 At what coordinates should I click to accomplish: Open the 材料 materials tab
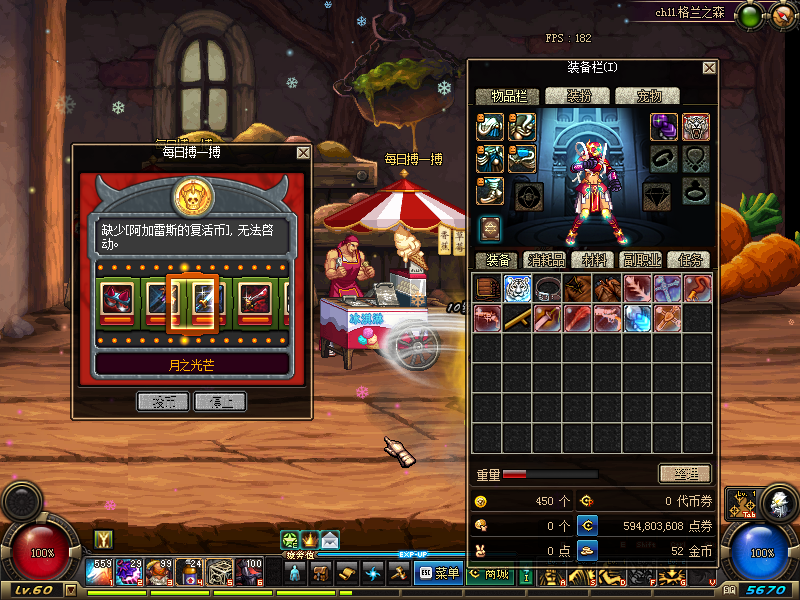(593, 260)
